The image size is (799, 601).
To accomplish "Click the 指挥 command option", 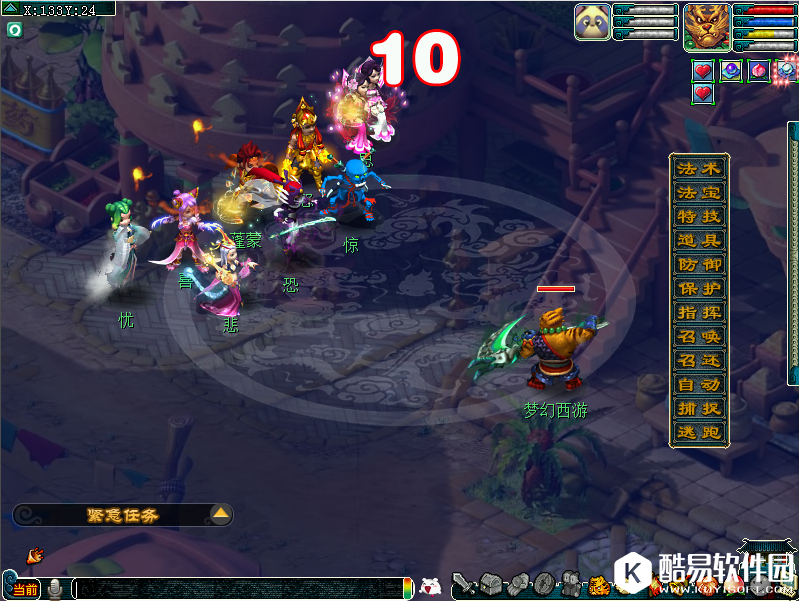I will 698,312.
